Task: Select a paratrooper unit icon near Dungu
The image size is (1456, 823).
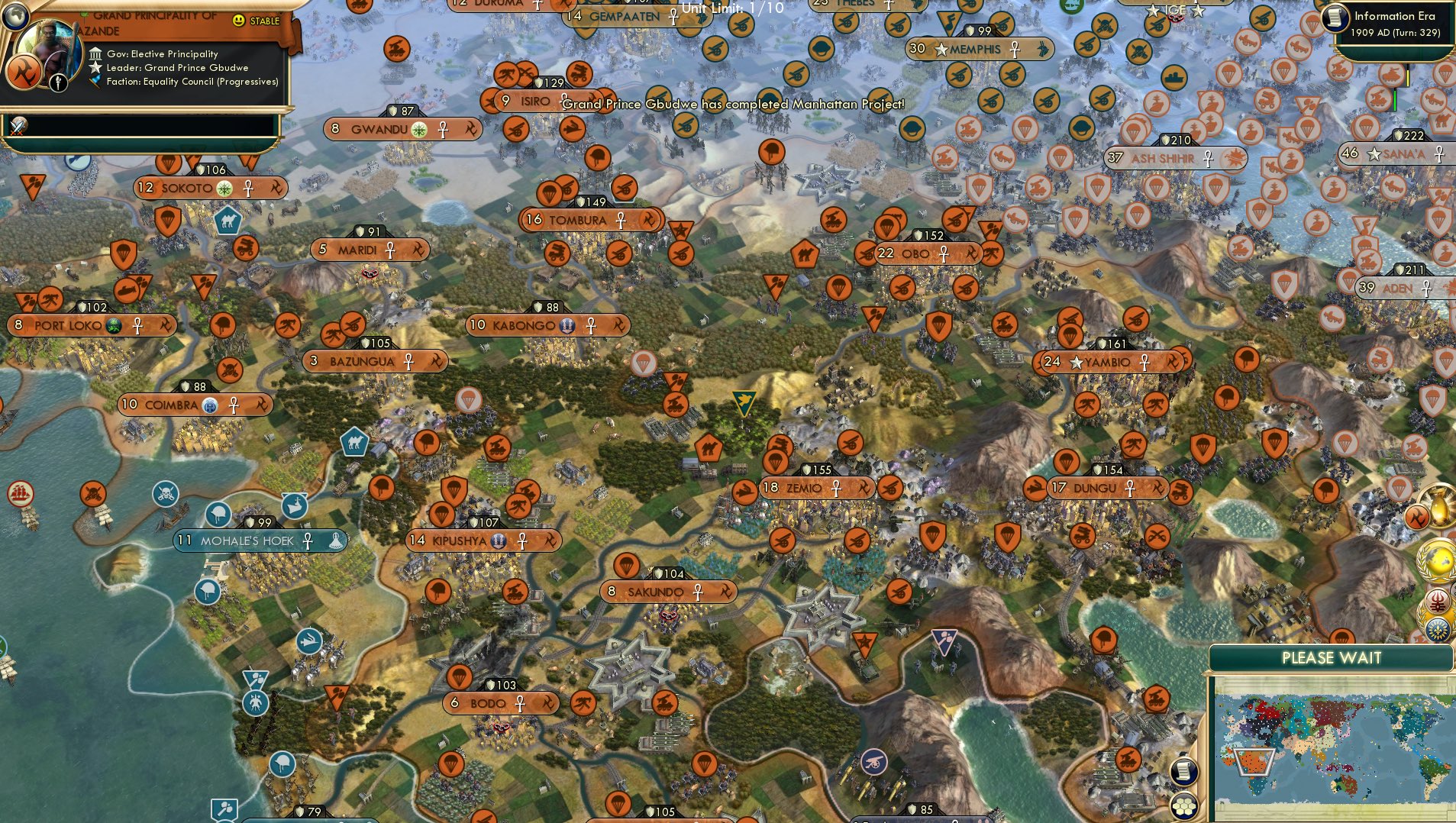Action: (x=1066, y=462)
